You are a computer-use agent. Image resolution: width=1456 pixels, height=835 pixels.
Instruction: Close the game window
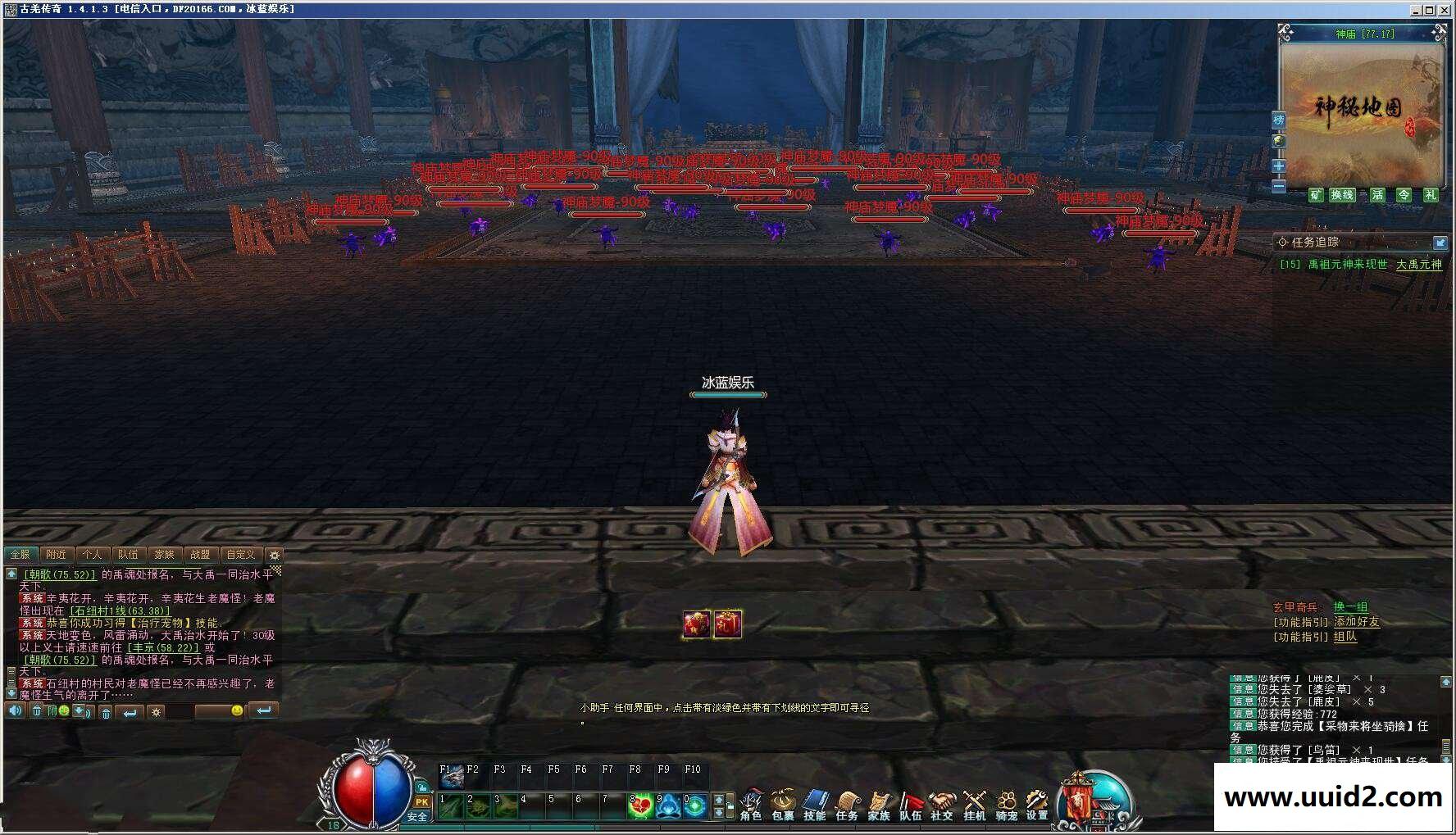click(x=1445, y=10)
